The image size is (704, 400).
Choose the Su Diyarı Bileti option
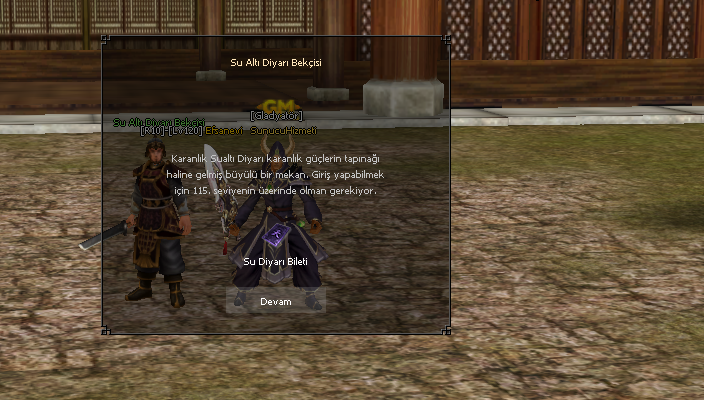[x=275, y=261]
